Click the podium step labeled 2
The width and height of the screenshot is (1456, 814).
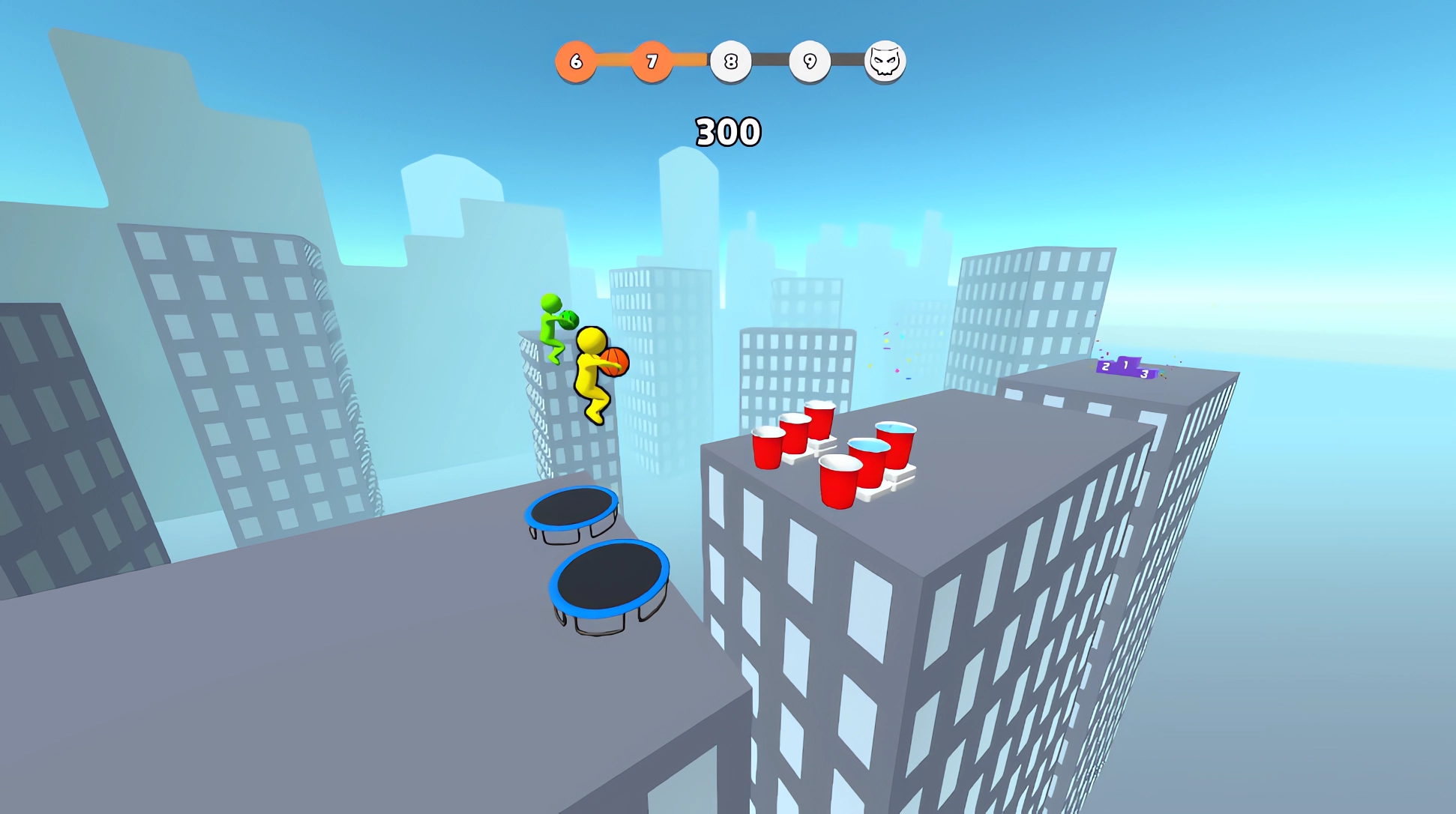click(x=1106, y=367)
